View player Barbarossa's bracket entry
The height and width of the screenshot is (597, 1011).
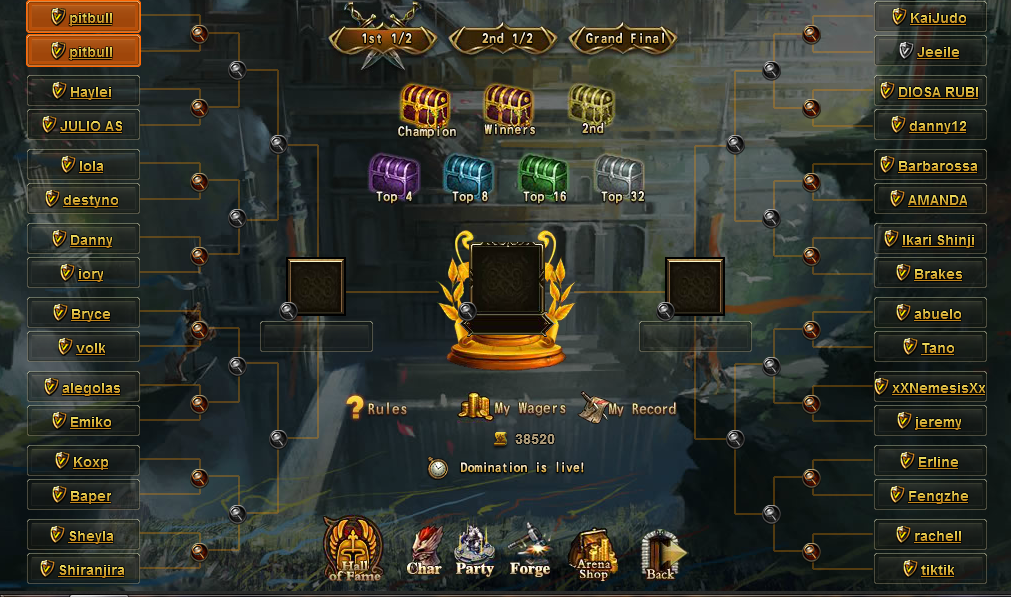point(937,166)
